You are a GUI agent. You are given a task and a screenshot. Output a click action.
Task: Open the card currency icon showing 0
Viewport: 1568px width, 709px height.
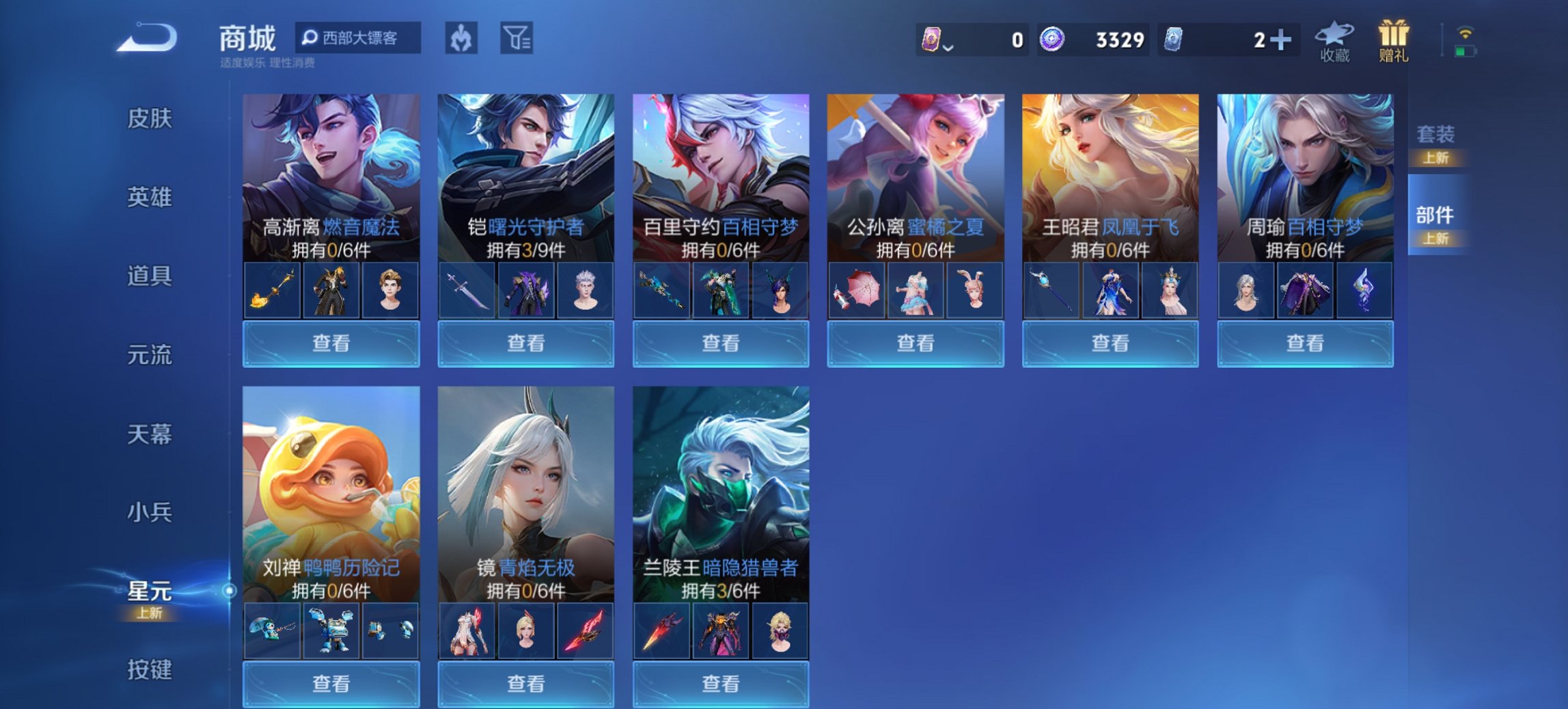click(x=933, y=39)
